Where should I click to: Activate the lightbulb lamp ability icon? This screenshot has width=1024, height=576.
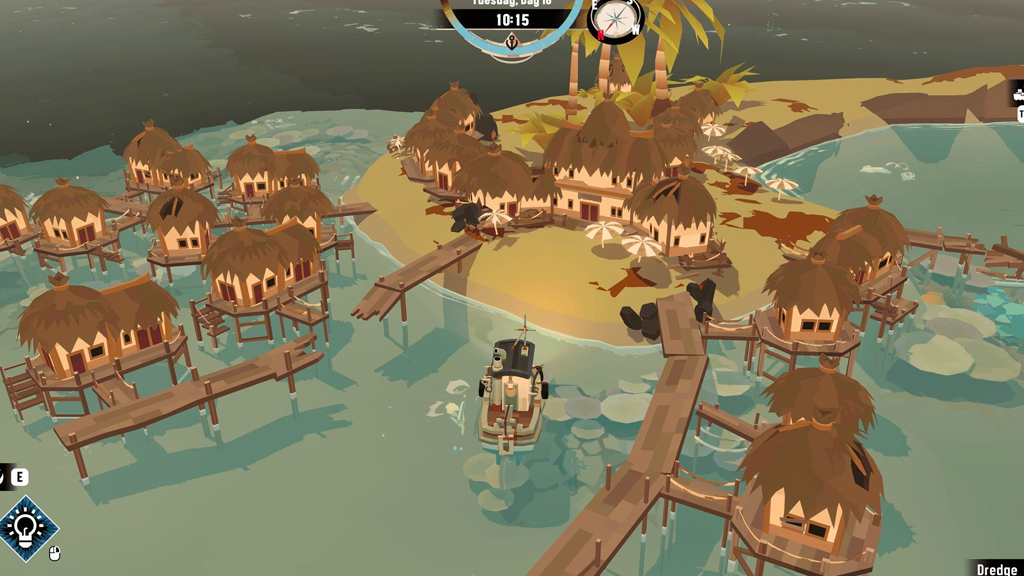pyautogui.click(x=27, y=527)
